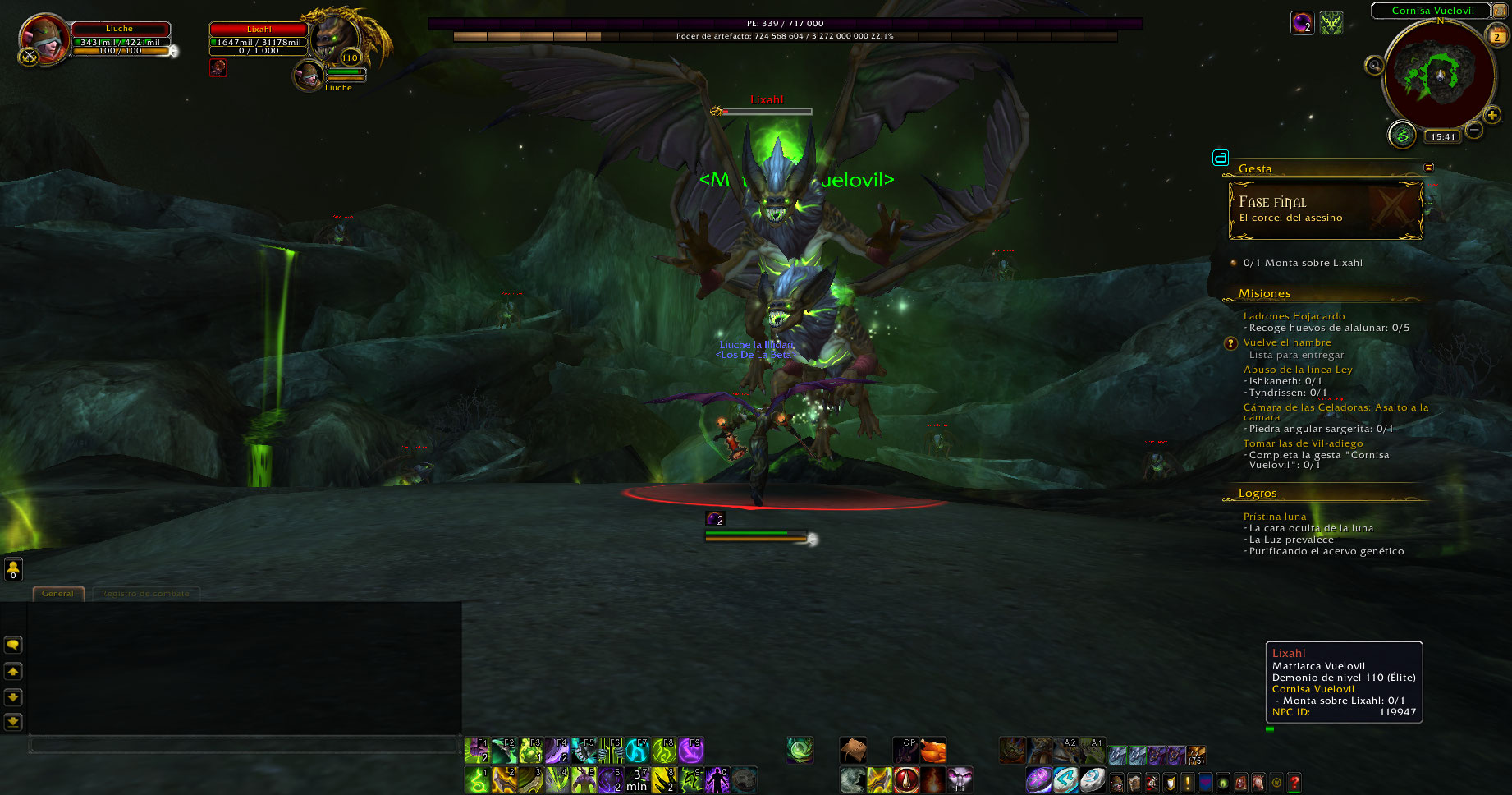Image resolution: width=1512 pixels, height=795 pixels.
Task: Select the Fase Final quest banner
Action: 1325,210
